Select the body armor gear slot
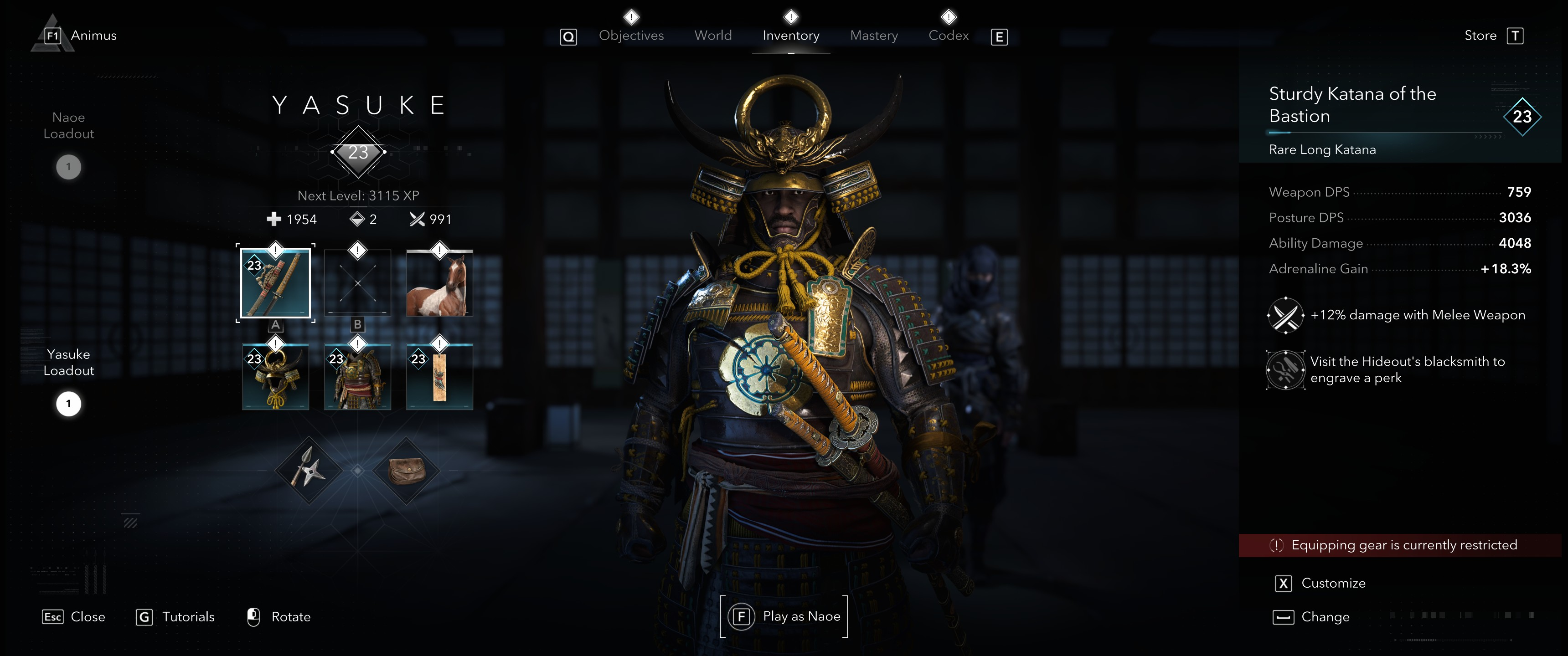This screenshot has height=656, width=1568. click(357, 376)
